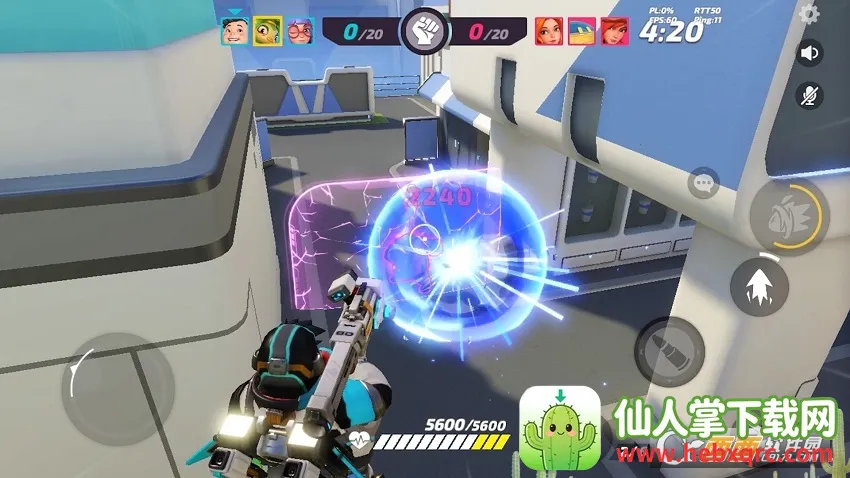850x478 pixels.
Task: Select the black-haired boy teammate portrait
Action: click(x=234, y=31)
